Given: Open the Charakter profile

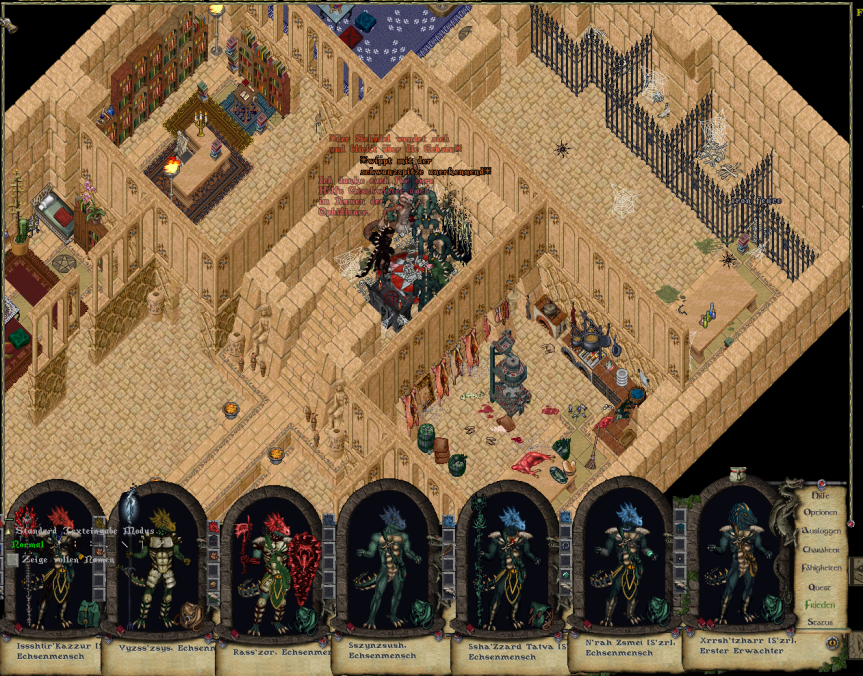Looking at the screenshot, I should tap(820, 549).
